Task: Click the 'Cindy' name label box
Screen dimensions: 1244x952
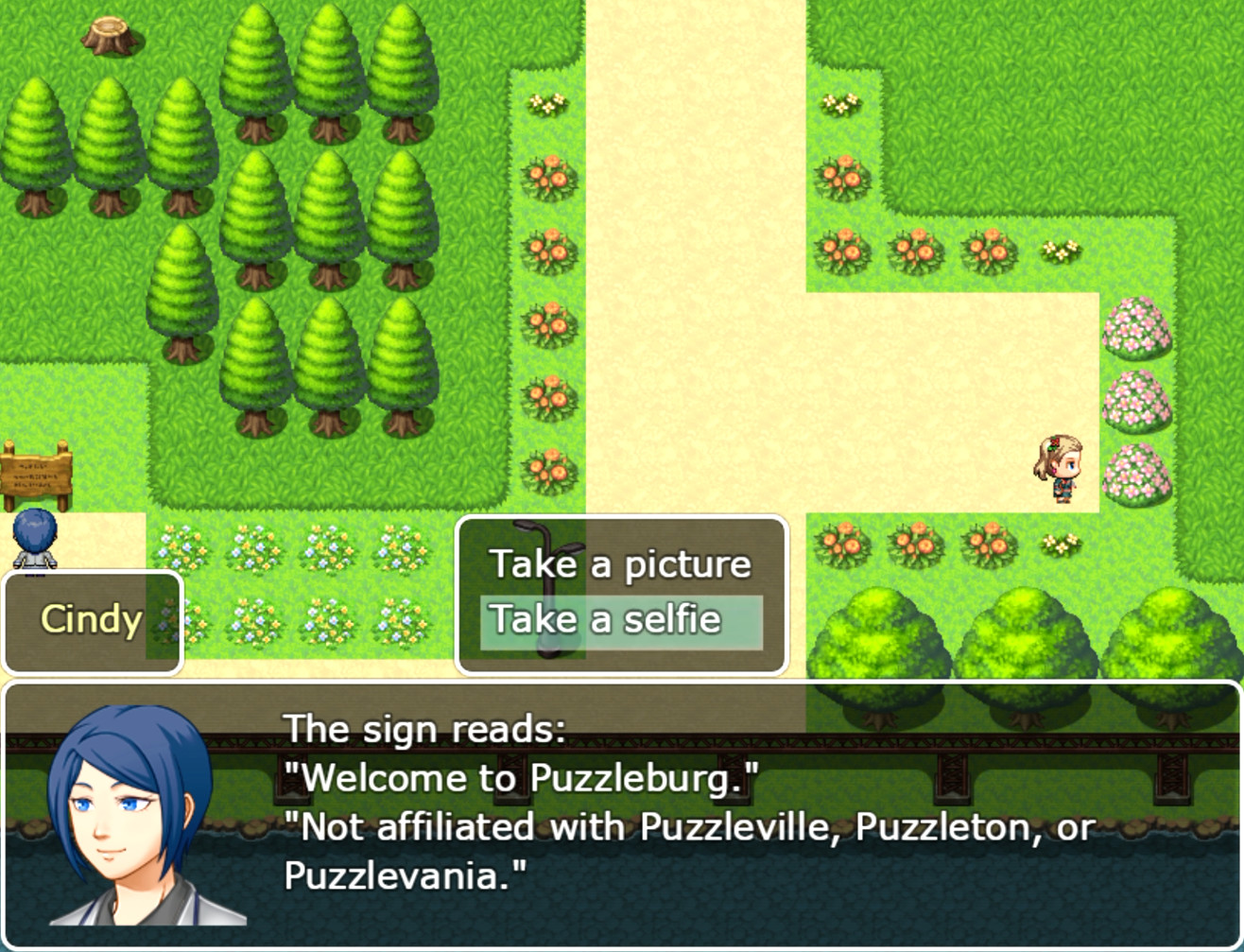Action: (91, 619)
